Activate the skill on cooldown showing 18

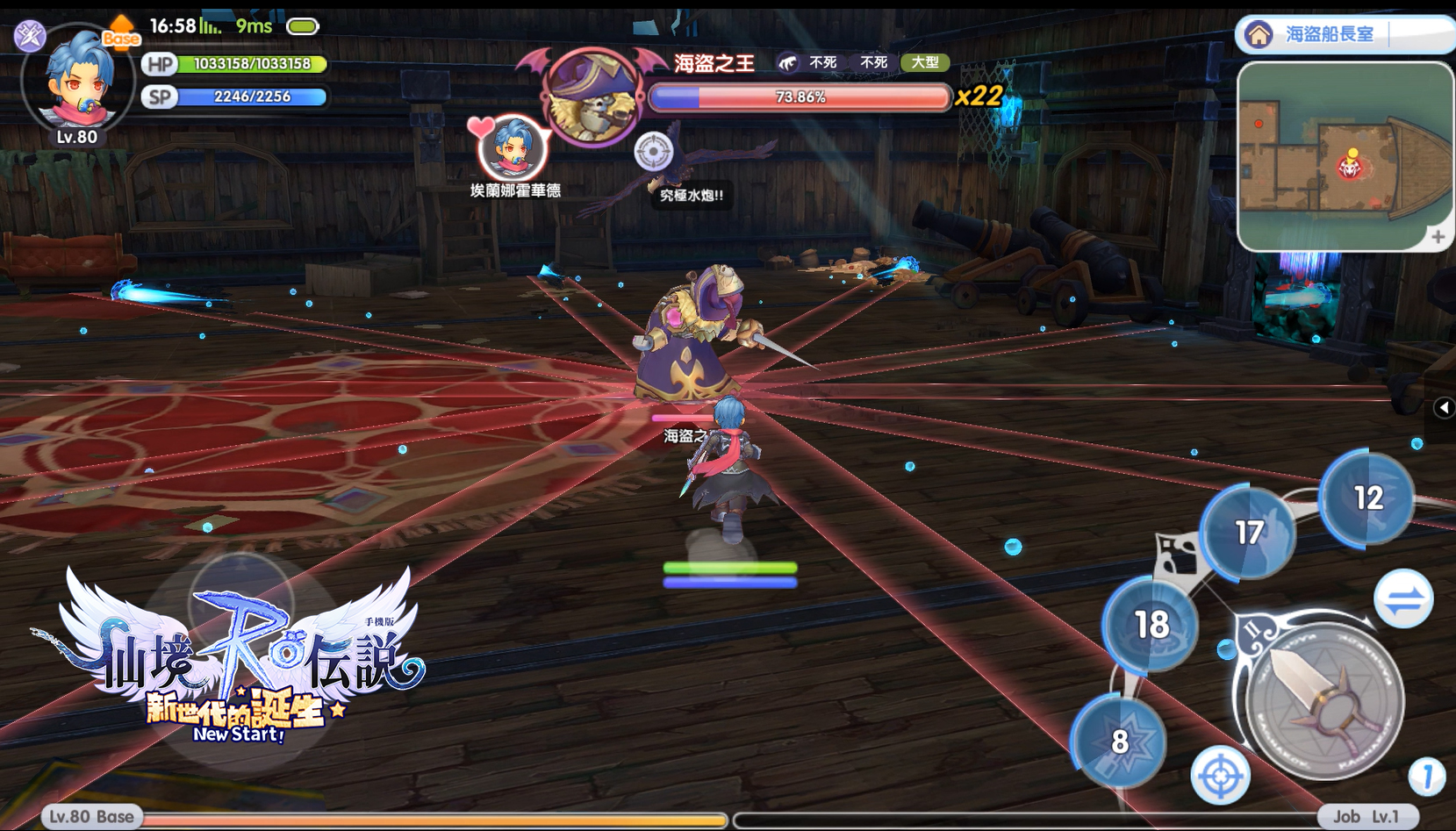[1151, 624]
